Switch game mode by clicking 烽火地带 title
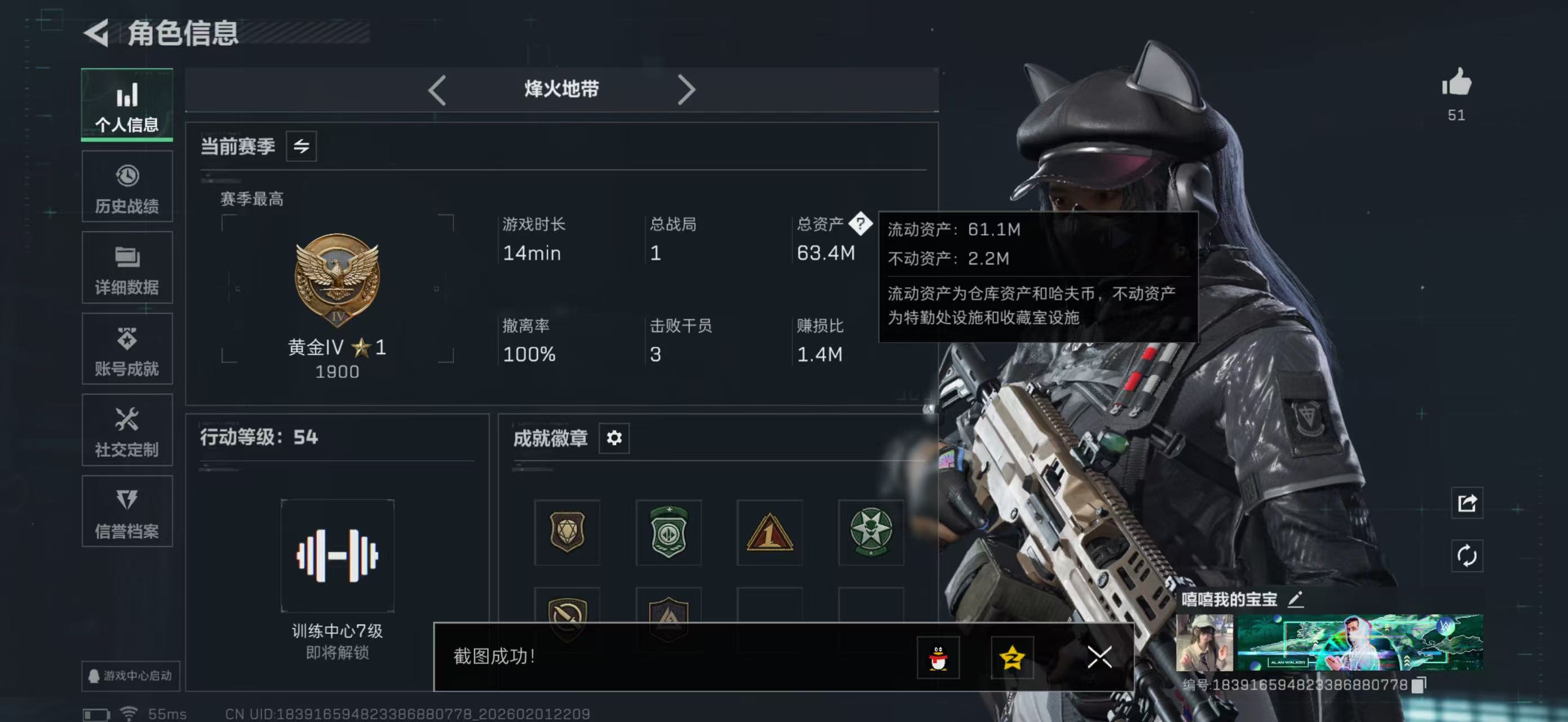 point(560,89)
